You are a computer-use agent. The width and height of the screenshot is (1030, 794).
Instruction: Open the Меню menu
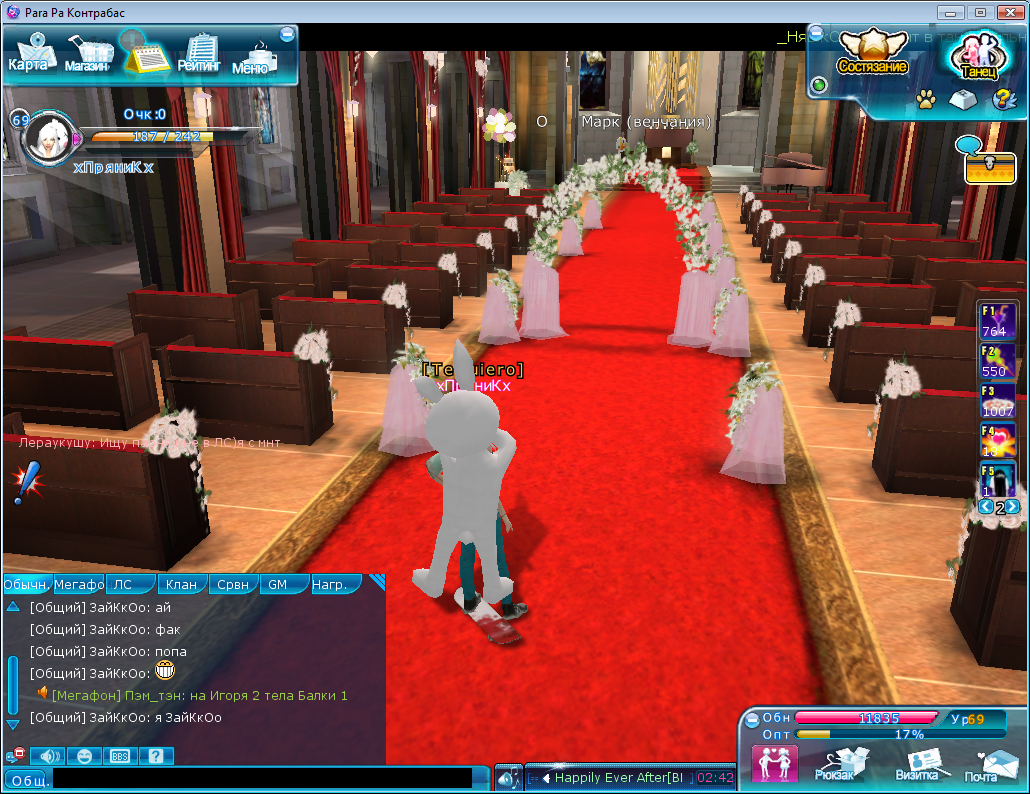tap(250, 57)
